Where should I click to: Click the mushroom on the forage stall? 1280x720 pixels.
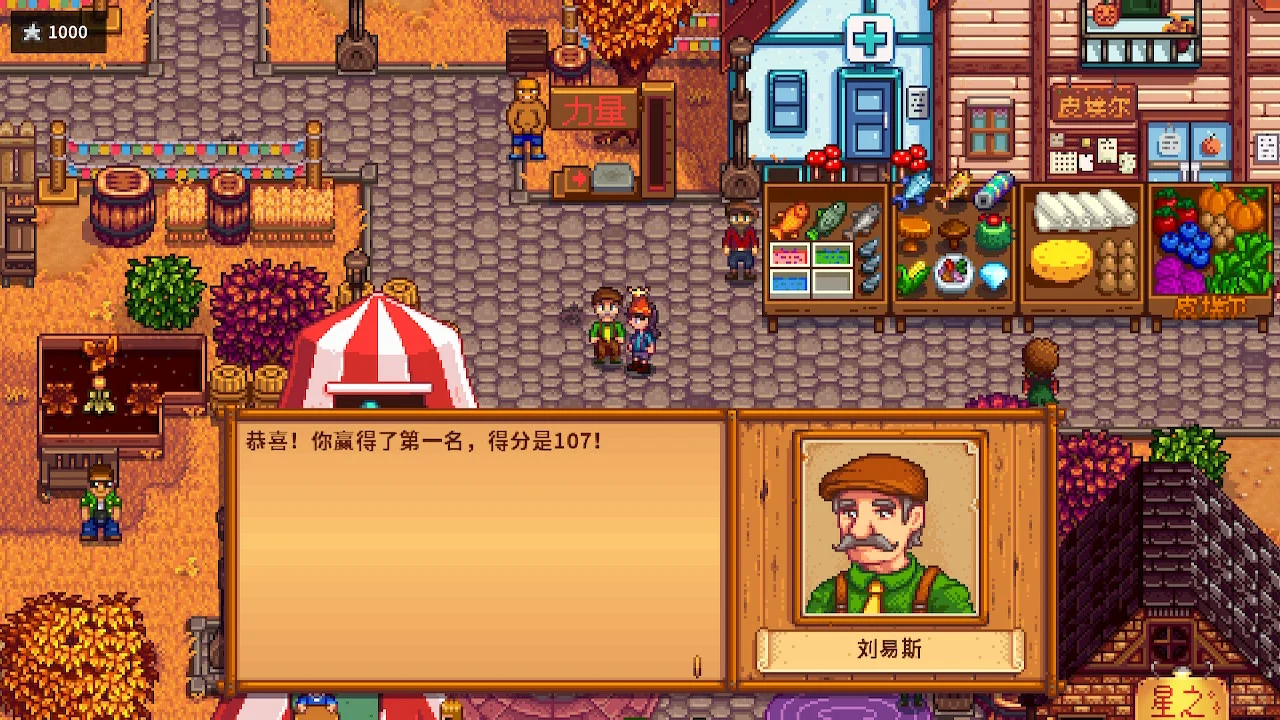914,232
